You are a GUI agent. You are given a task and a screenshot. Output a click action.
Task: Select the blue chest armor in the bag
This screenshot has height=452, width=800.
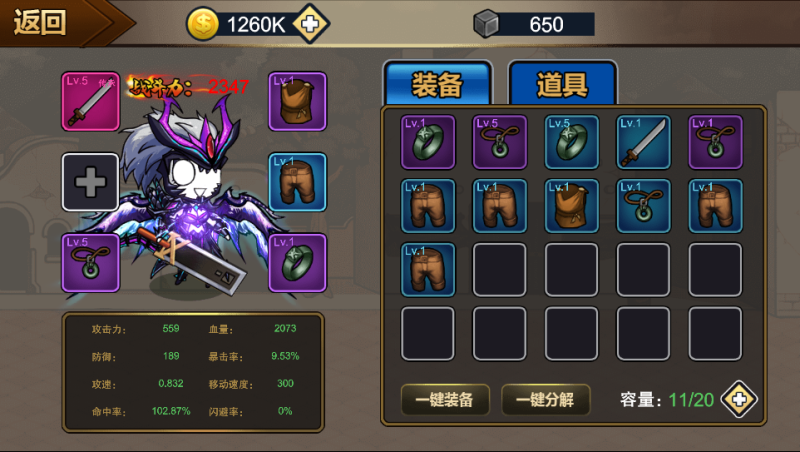(572, 206)
